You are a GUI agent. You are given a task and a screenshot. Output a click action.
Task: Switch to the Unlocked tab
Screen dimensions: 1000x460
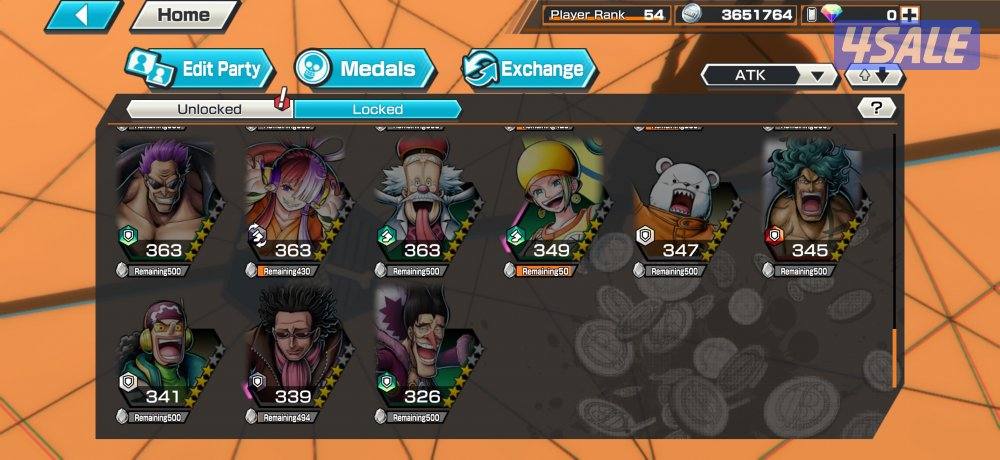pyautogui.click(x=209, y=109)
